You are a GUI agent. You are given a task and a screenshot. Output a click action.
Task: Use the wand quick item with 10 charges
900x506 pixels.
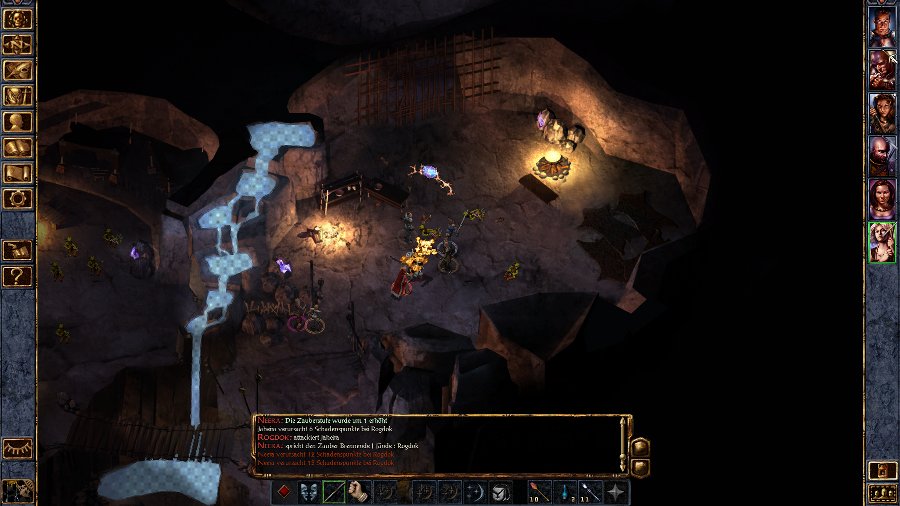tap(540, 491)
